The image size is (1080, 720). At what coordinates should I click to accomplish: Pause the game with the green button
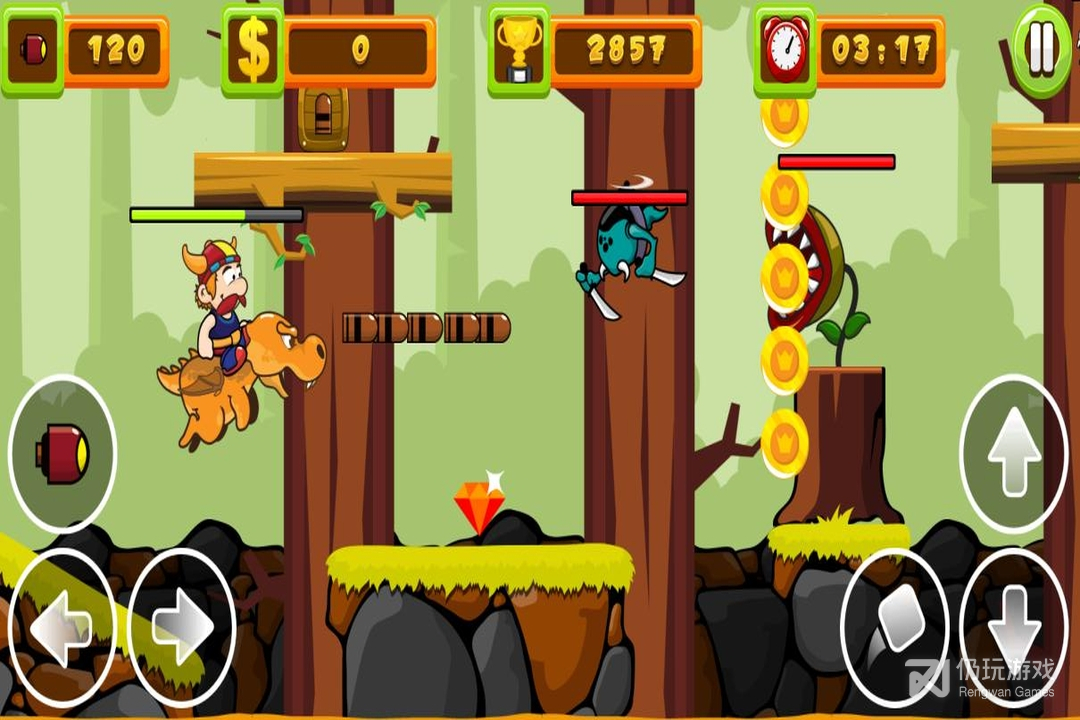click(x=1041, y=49)
